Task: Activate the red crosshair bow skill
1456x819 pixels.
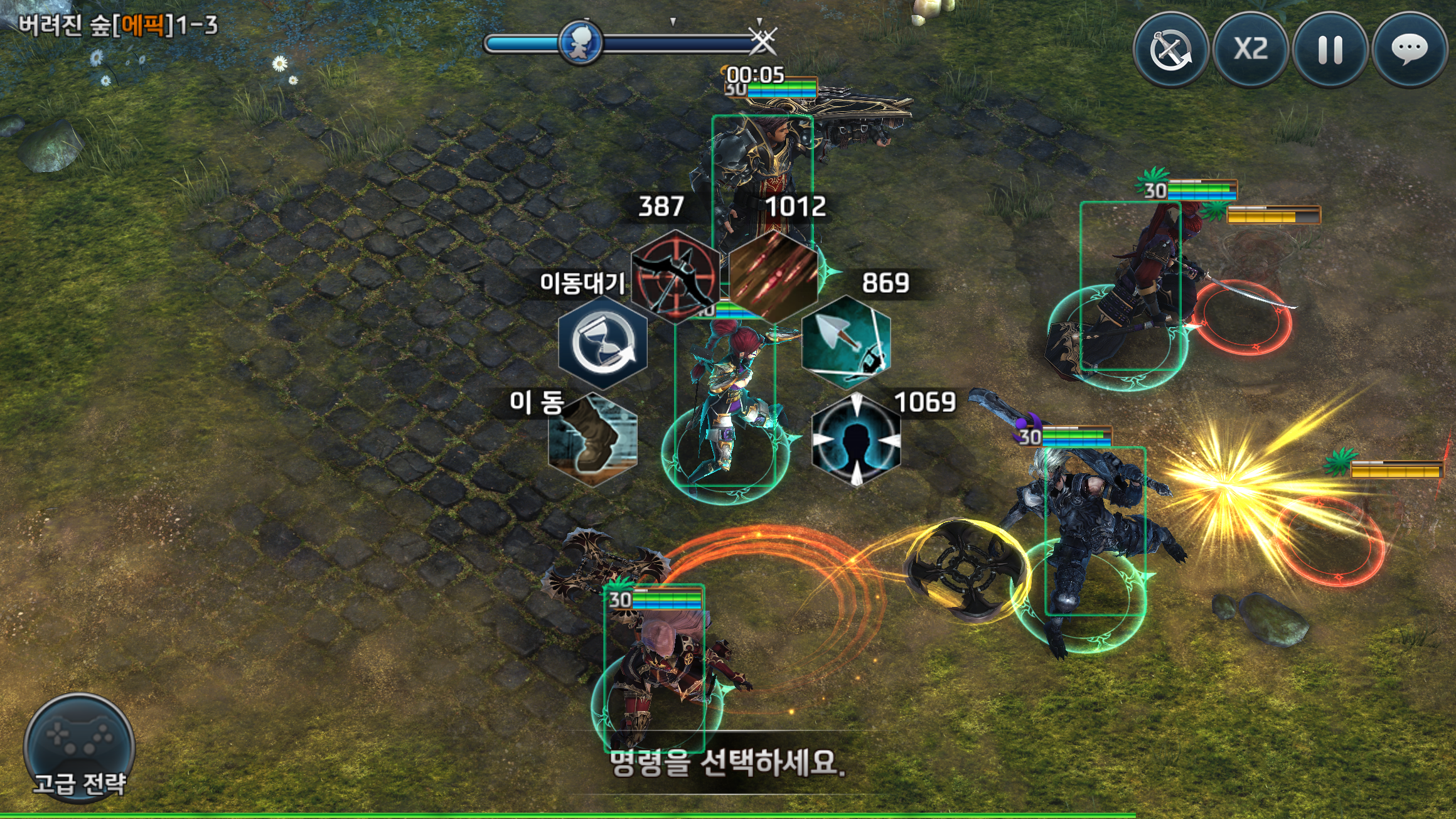Action: 675,276
